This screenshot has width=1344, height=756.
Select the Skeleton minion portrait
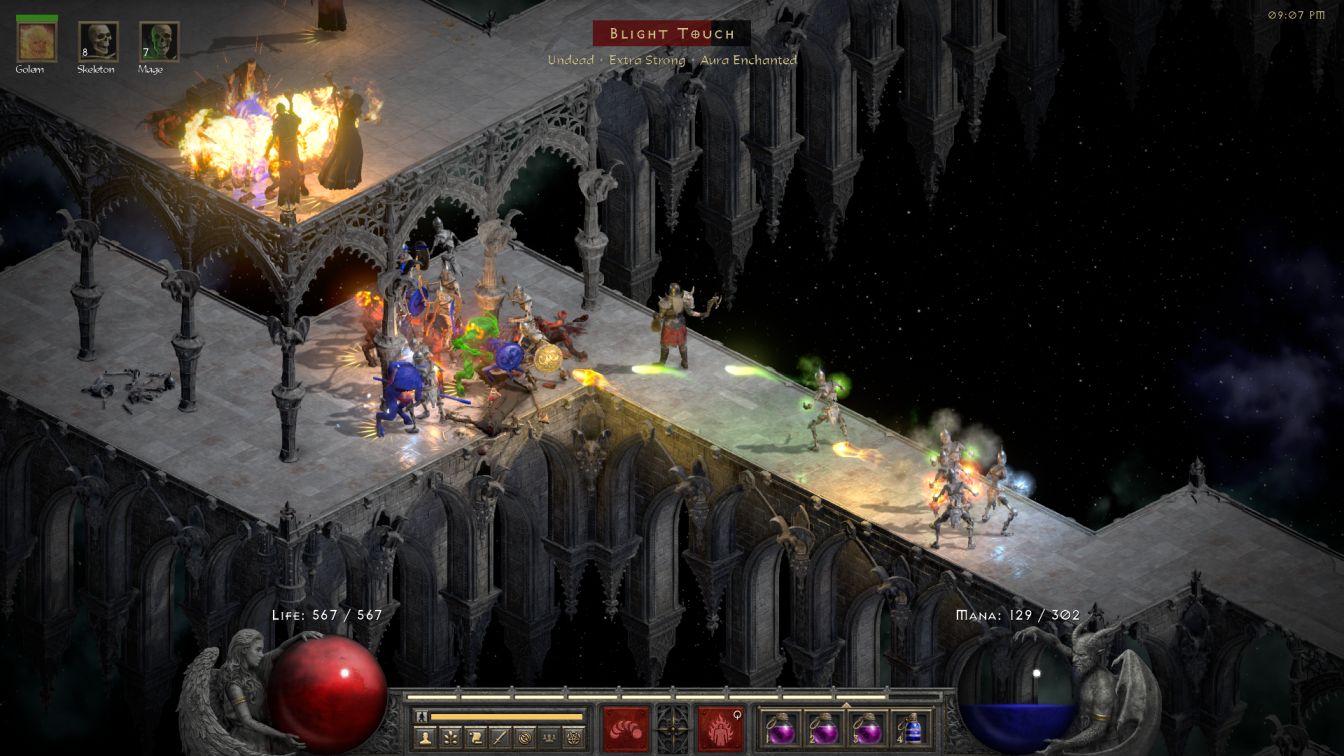coord(98,41)
